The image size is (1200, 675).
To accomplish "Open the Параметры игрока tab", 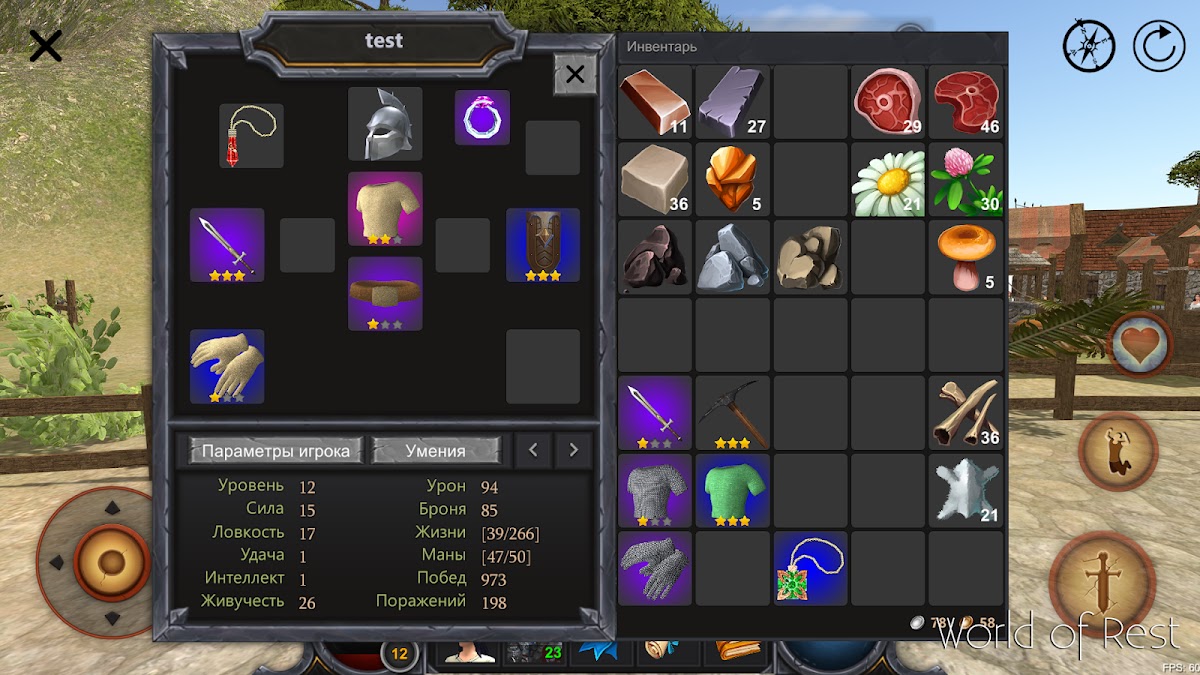I will click(276, 451).
